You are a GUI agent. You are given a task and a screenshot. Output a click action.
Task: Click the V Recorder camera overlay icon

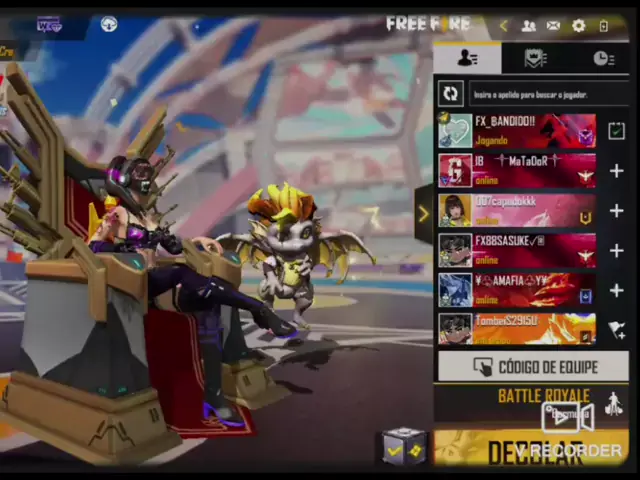(x=568, y=416)
